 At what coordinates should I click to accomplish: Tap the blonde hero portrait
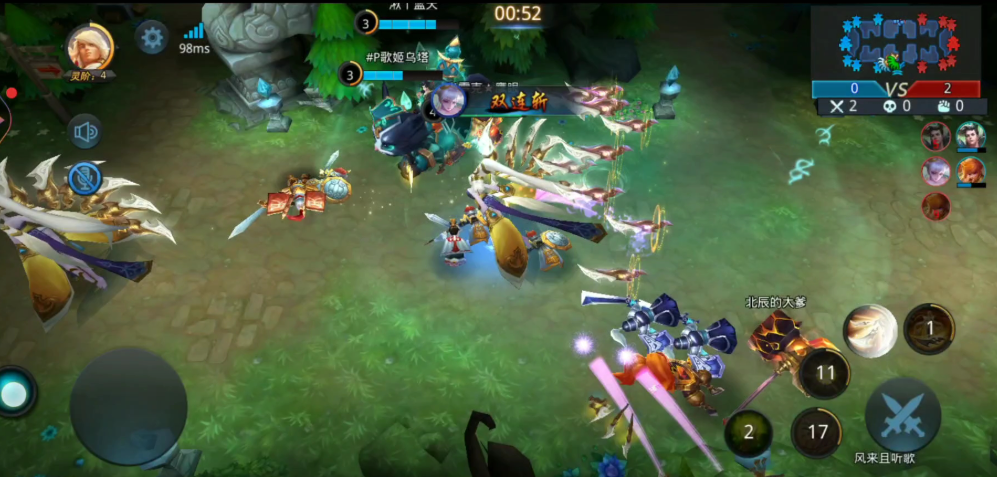coord(90,46)
